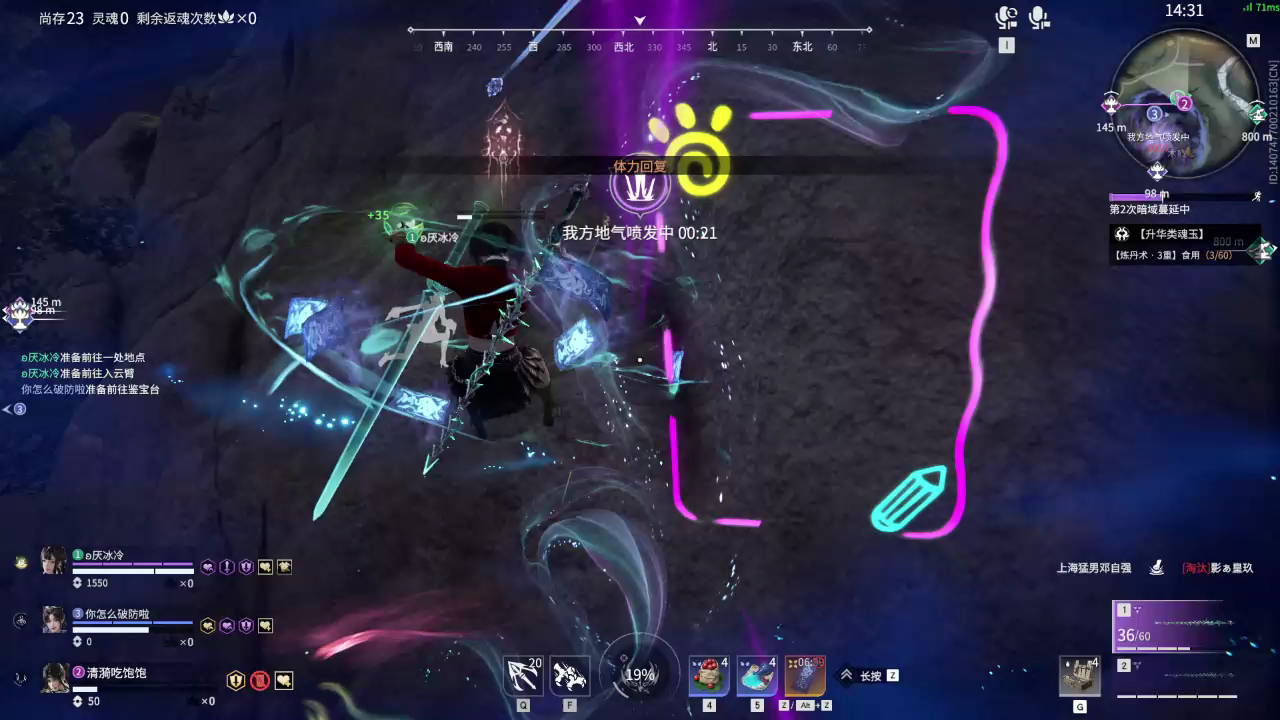The height and width of the screenshot is (720, 1280).
Task: Open the I key inventory indicator below the microphones
Action: coord(1007,44)
